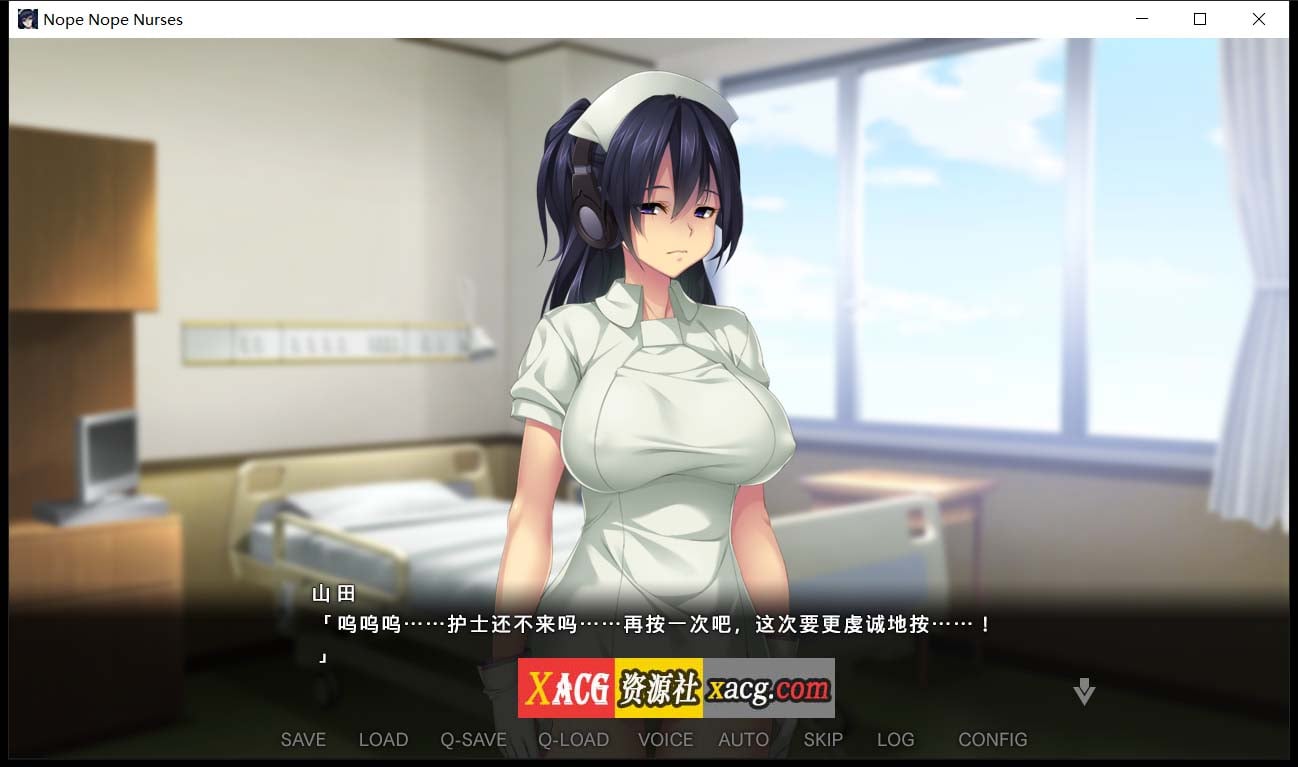Open the CONFIG settings menu

tap(992, 739)
